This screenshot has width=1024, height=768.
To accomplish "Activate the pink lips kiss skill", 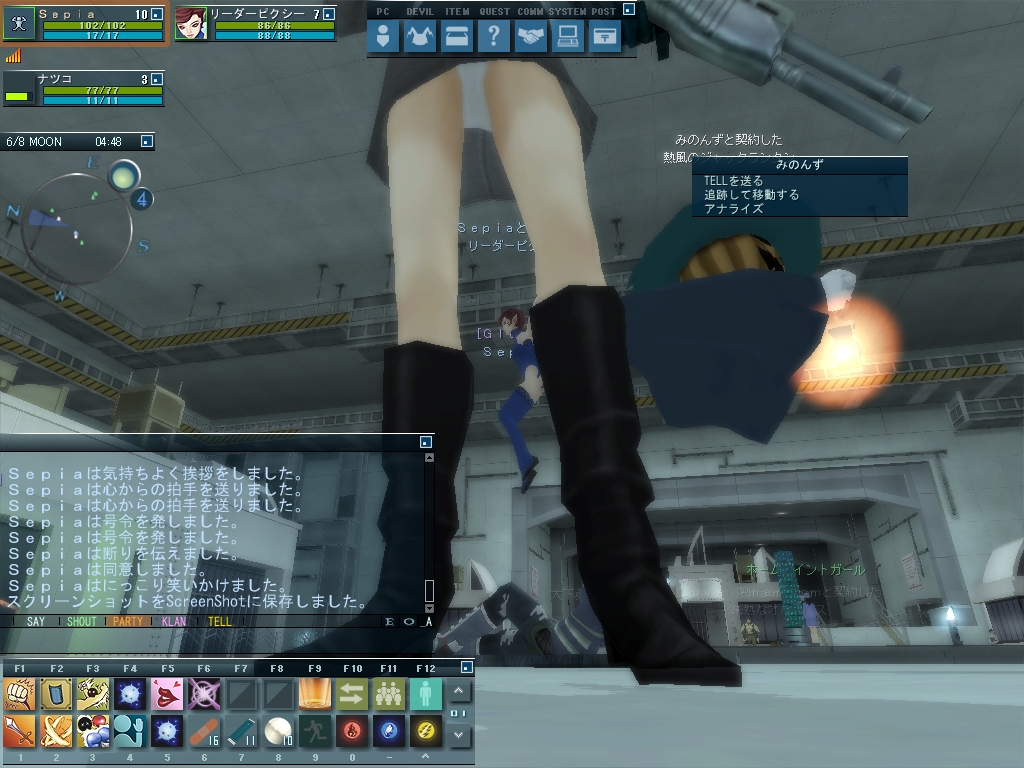I will [x=167, y=694].
